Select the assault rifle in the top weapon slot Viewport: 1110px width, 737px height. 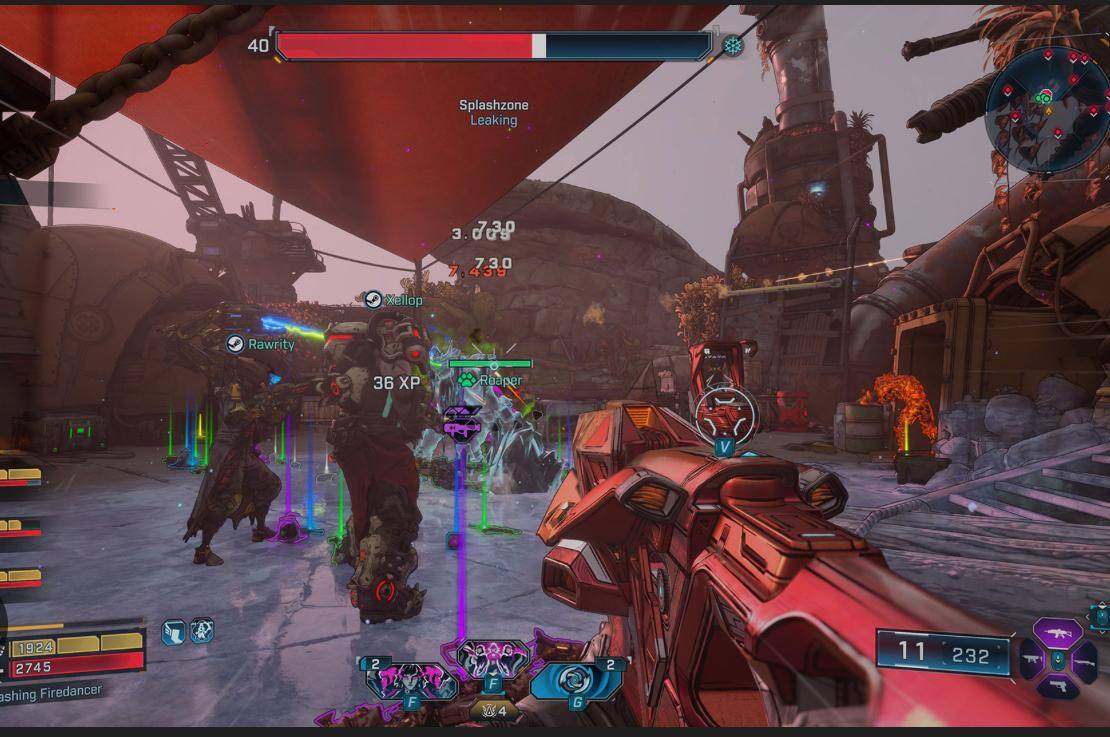(1057, 632)
